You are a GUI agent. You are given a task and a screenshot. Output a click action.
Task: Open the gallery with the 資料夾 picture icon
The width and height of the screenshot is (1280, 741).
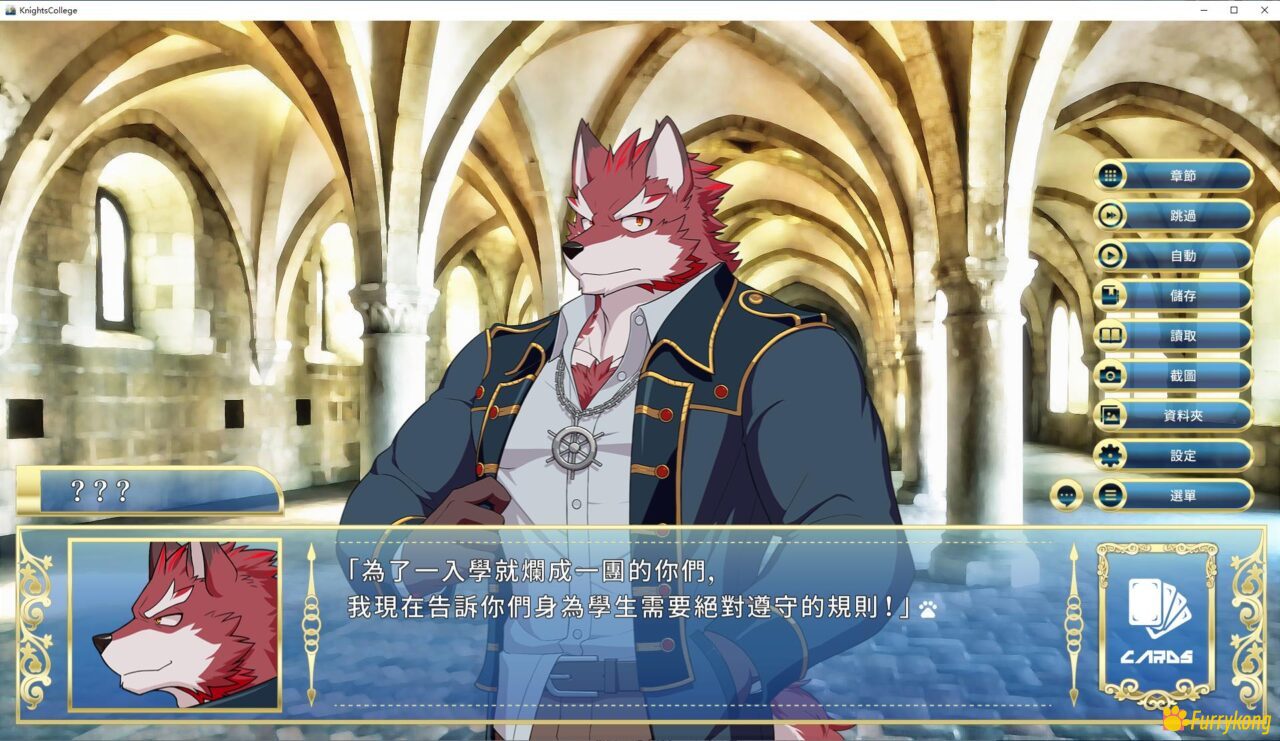pyautogui.click(x=1110, y=416)
